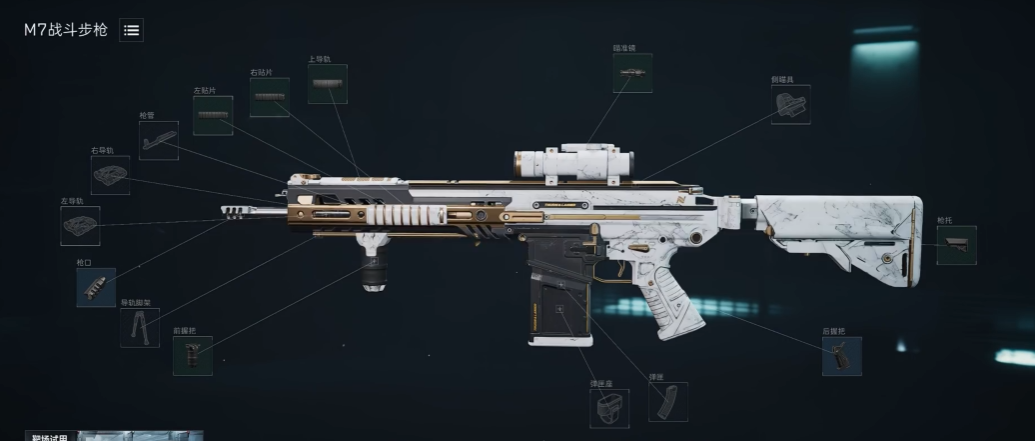Open the 后握把 rear grip slot
This screenshot has width=1035, height=441.
[841, 356]
